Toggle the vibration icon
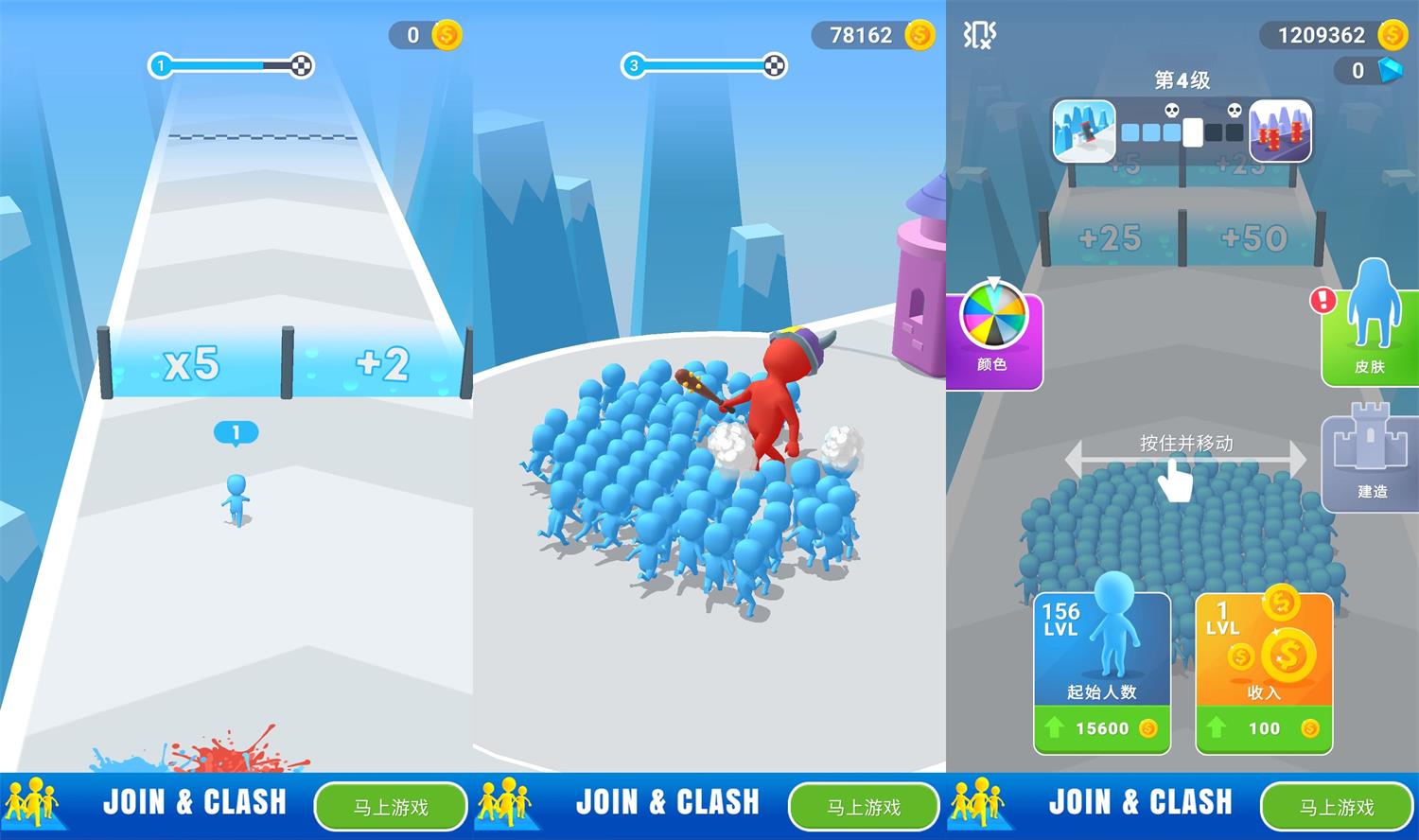This screenshot has height=840, width=1419. pyautogui.click(x=979, y=35)
